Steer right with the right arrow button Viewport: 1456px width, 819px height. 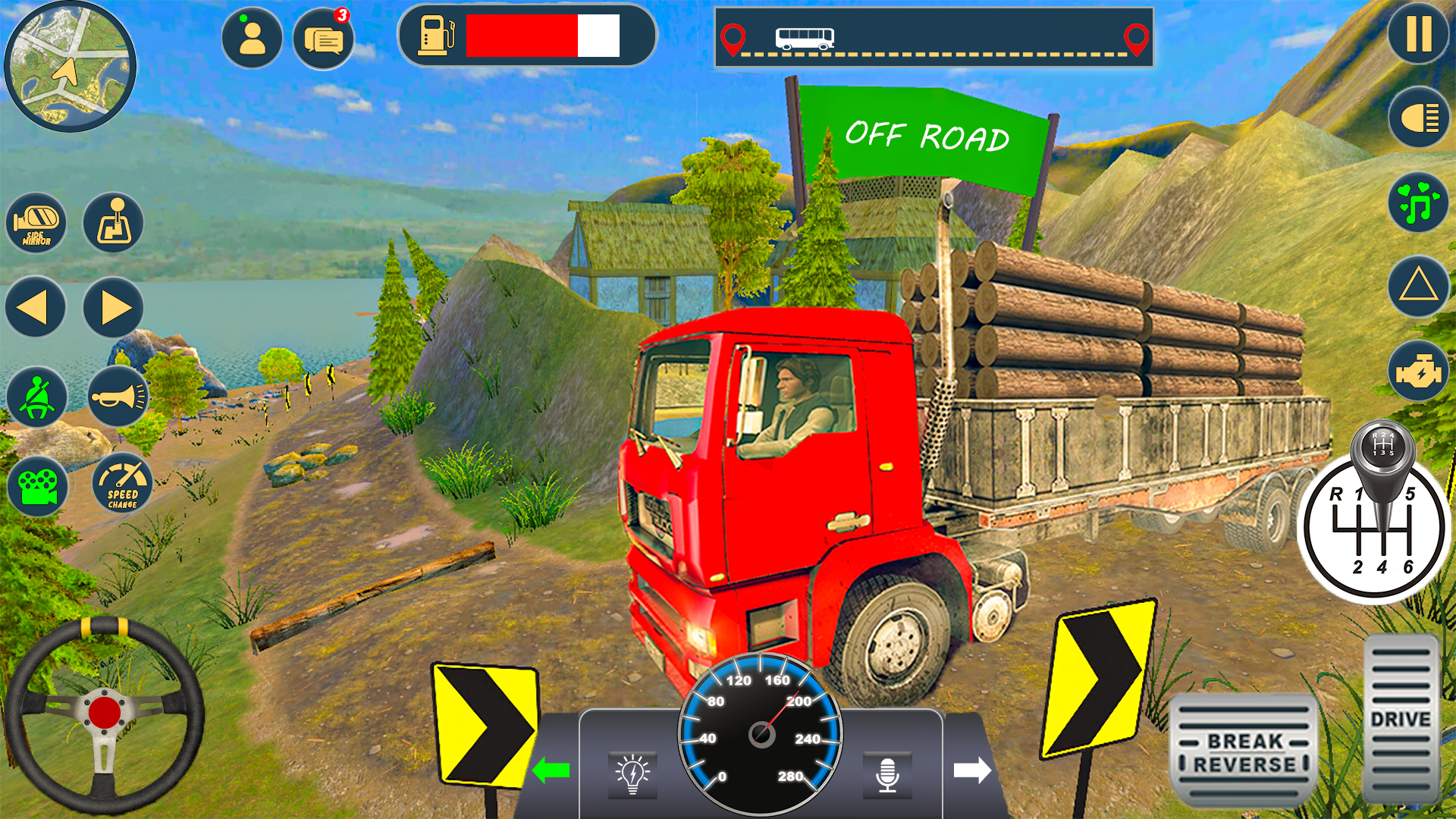tap(114, 308)
